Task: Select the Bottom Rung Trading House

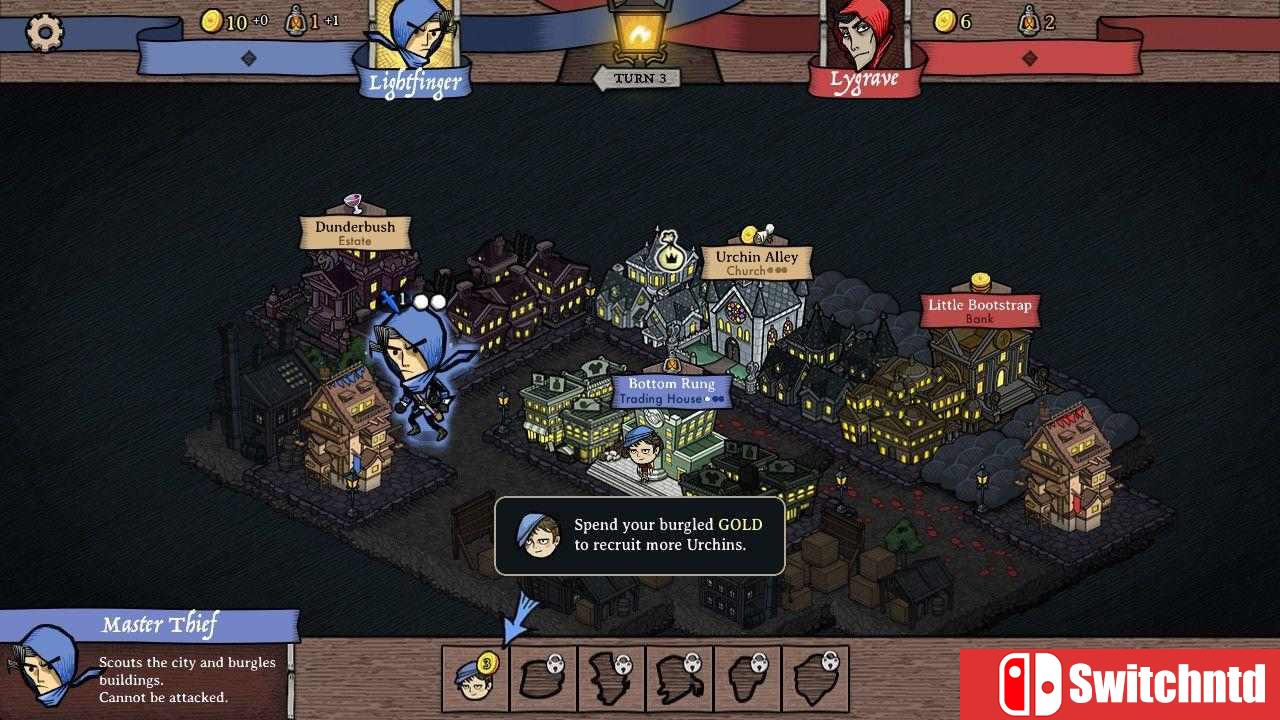Action: [668, 390]
